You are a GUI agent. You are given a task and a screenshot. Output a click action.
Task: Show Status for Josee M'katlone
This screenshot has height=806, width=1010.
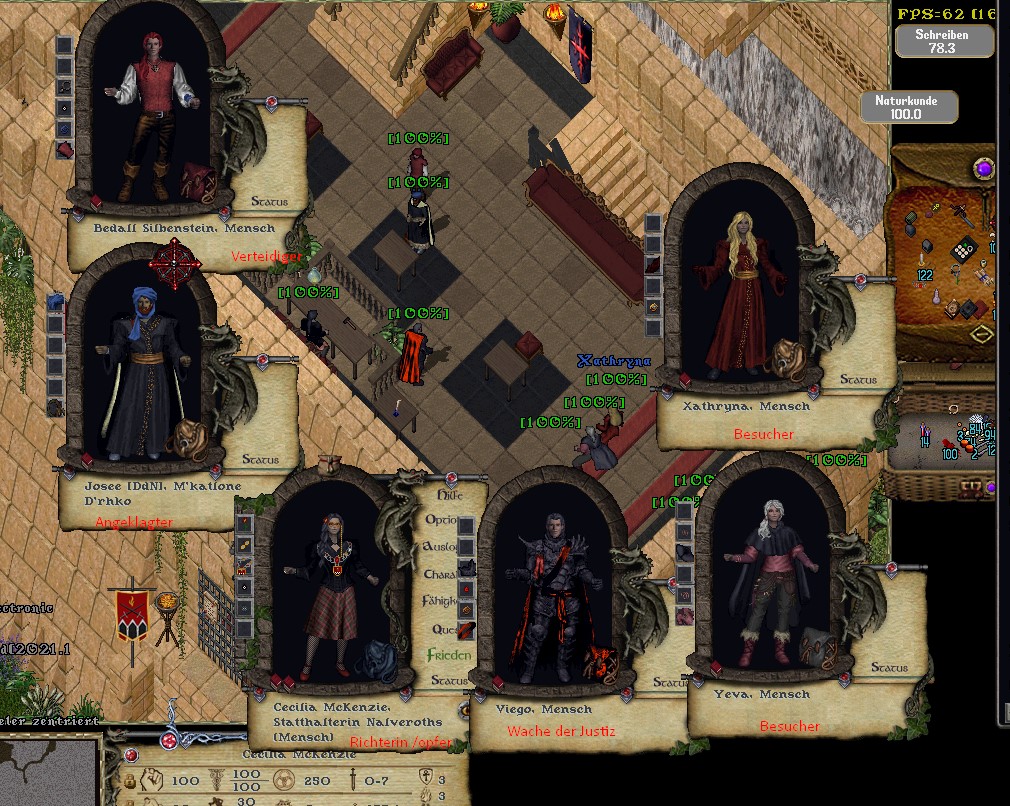point(263,460)
